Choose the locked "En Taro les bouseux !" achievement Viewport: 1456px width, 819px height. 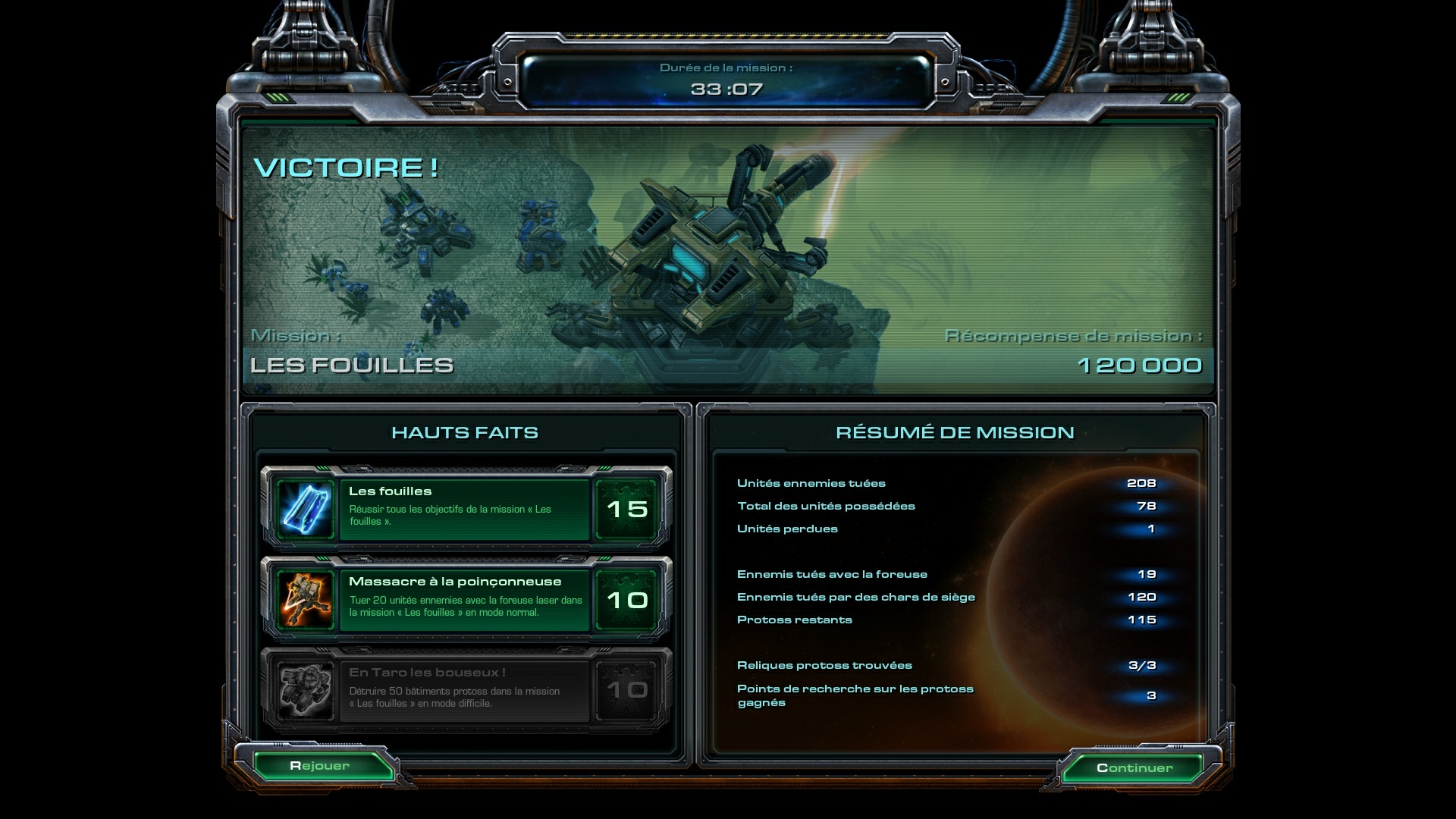coord(464,690)
